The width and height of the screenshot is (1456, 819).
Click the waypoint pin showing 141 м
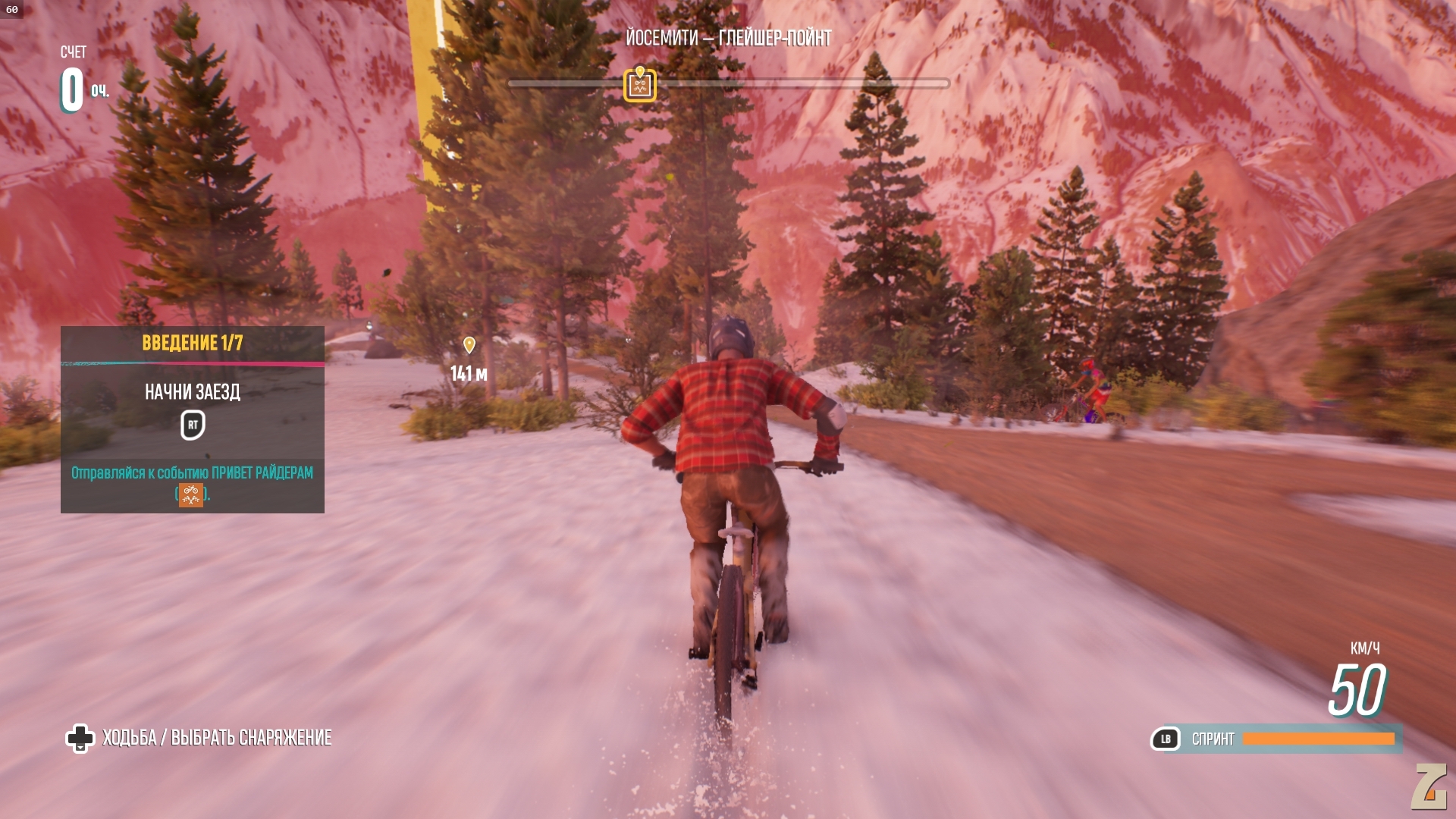click(469, 346)
